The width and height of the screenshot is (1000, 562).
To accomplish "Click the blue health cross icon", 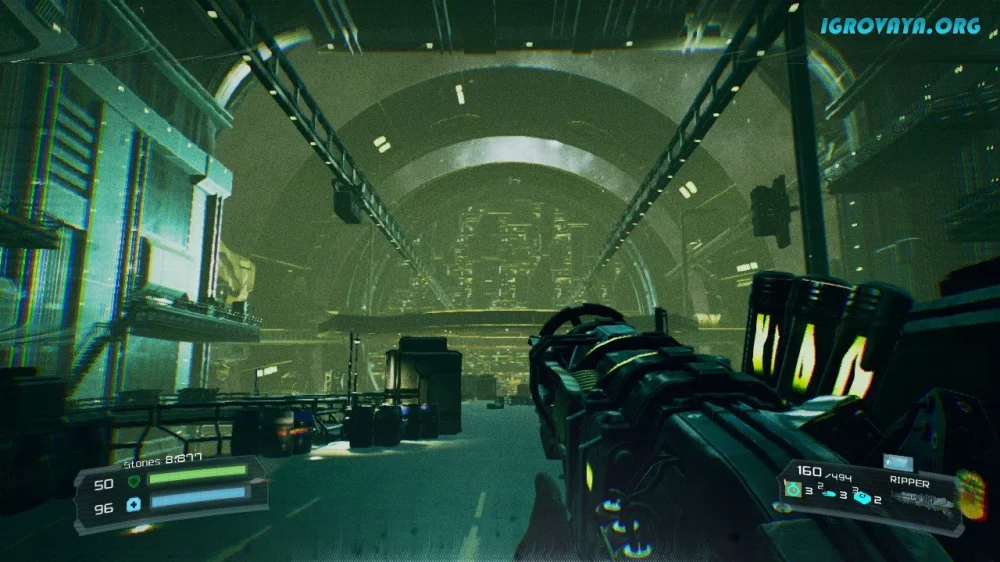I will [134, 507].
